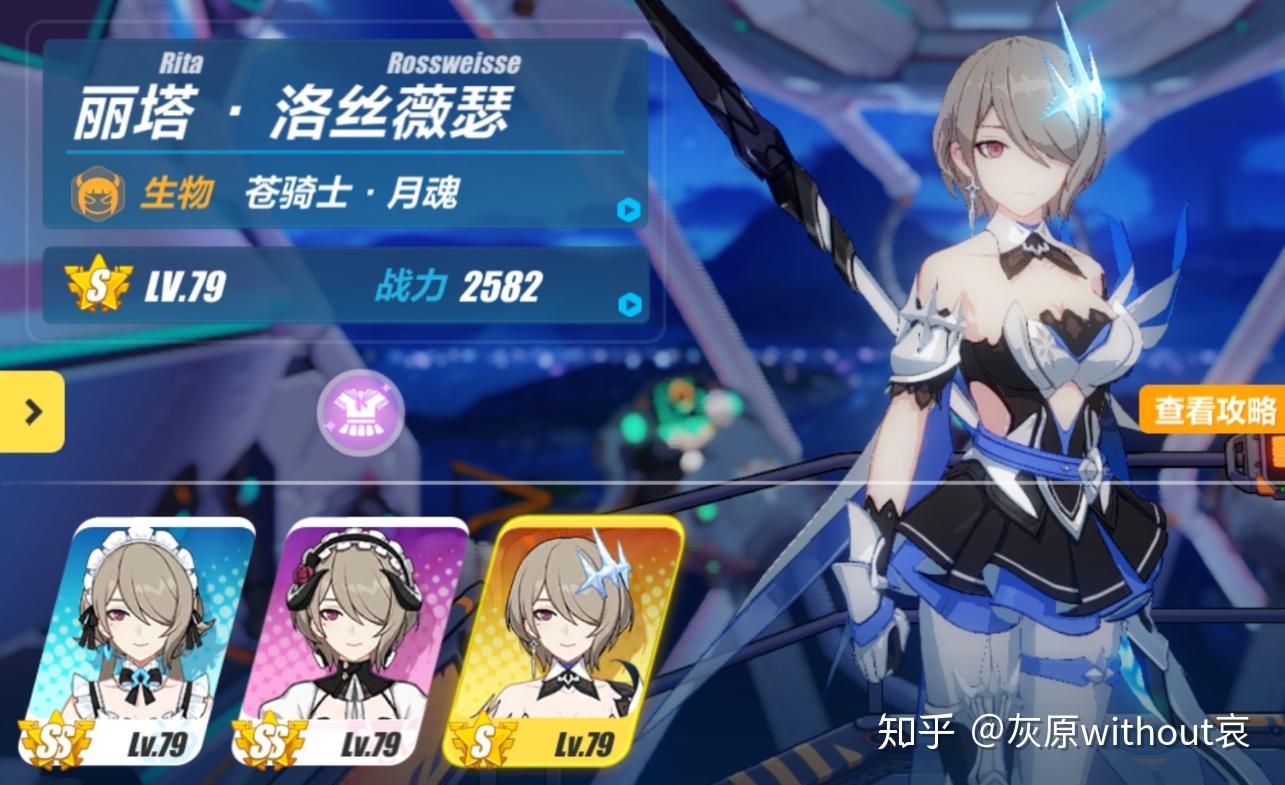Open the purple valkyrie rank emblem
The height and width of the screenshot is (785, 1285).
[x=359, y=412]
